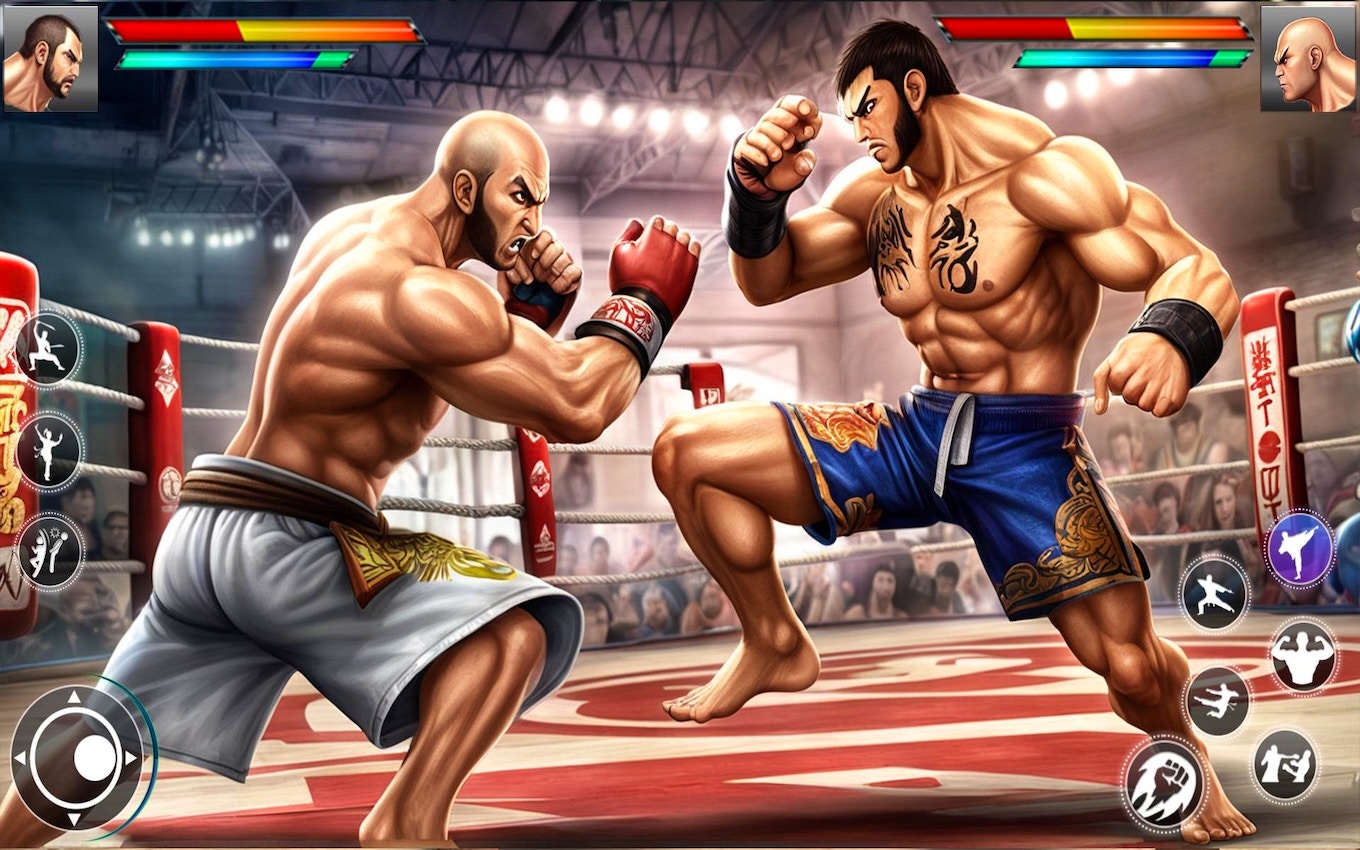Select the sword stance skill icon
The image size is (1360, 850).
(48, 350)
